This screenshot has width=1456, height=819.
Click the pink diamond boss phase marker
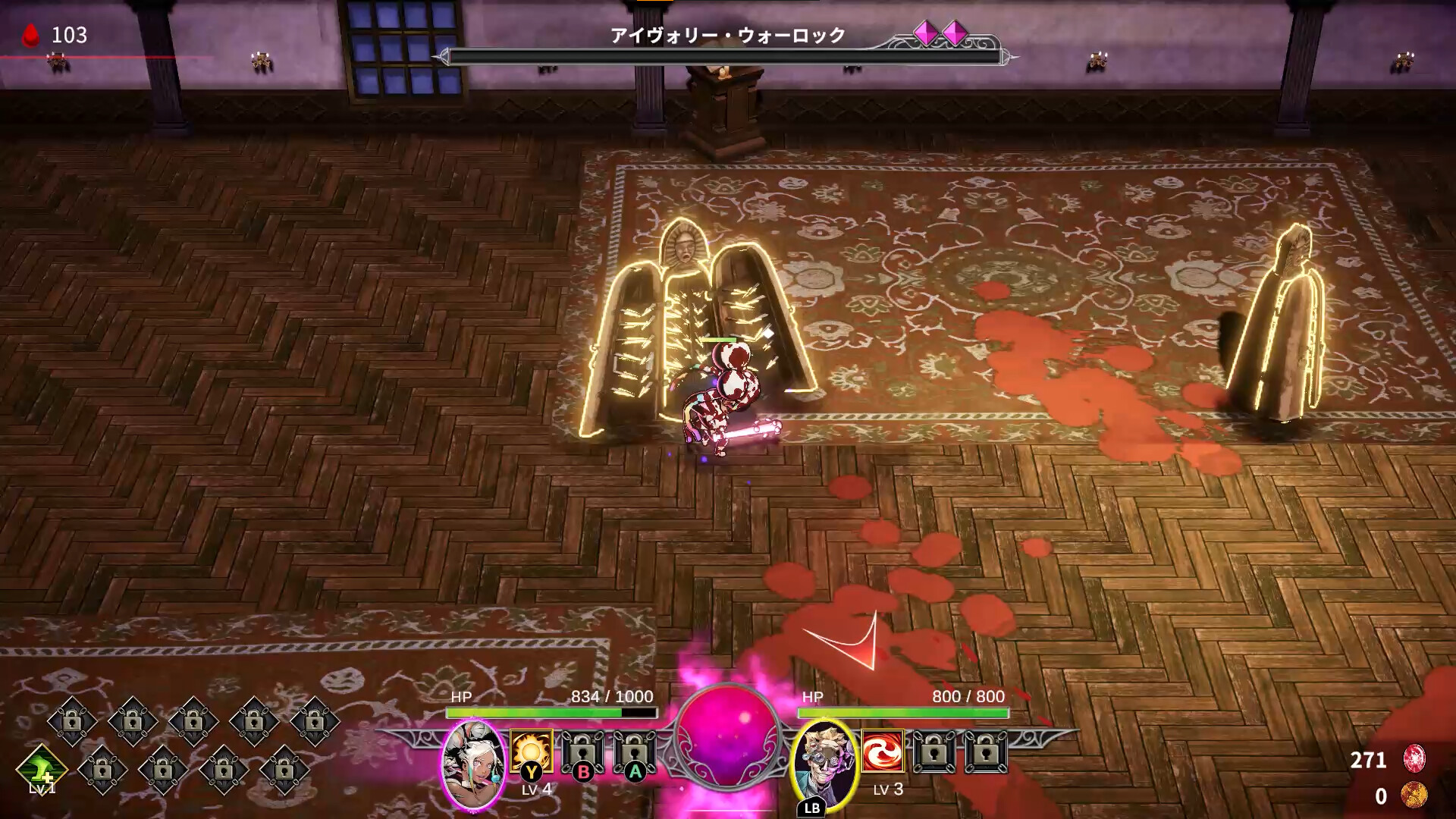pyautogui.click(x=927, y=33)
